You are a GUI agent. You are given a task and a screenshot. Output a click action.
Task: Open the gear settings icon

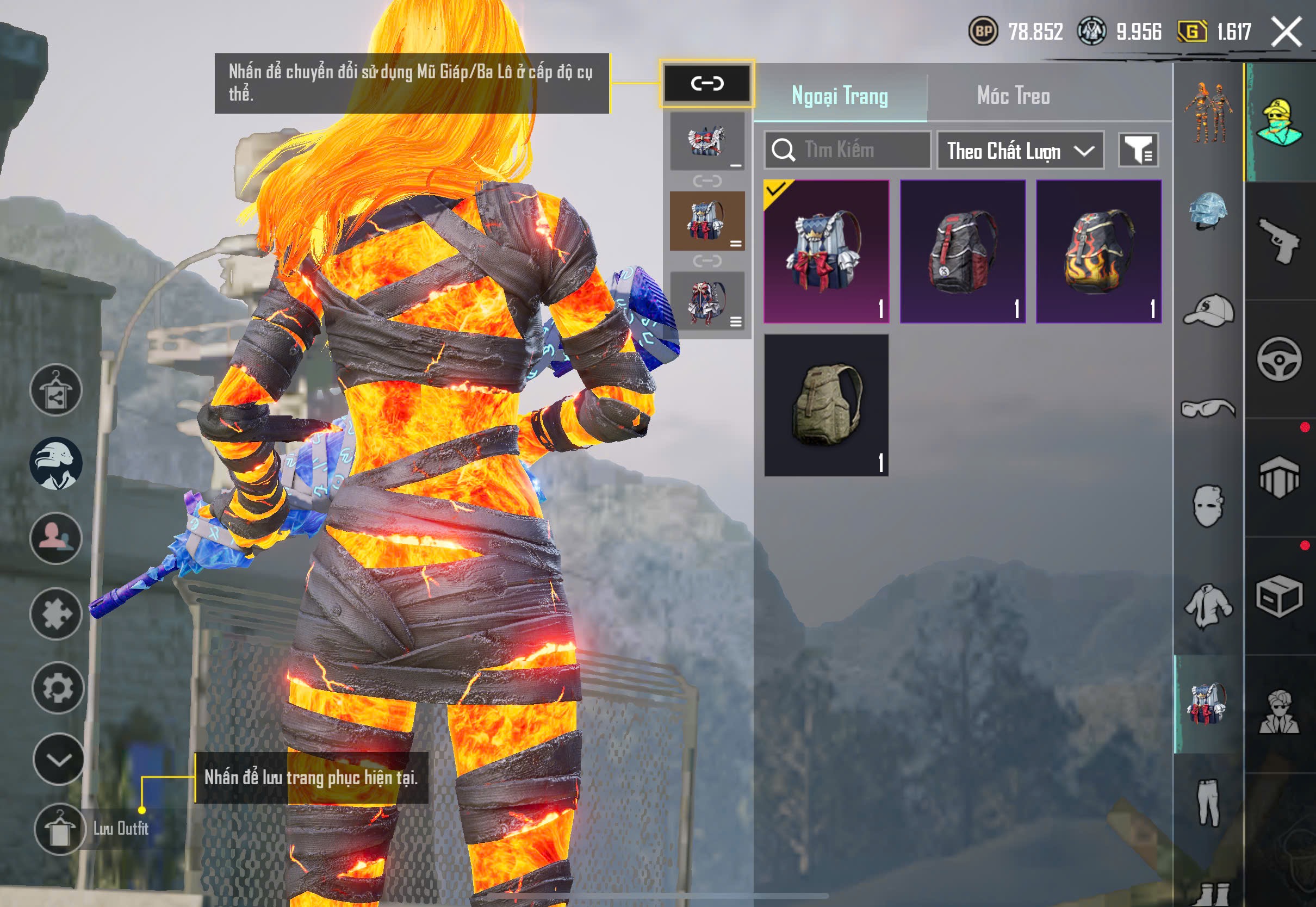click(x=58, y=688)
